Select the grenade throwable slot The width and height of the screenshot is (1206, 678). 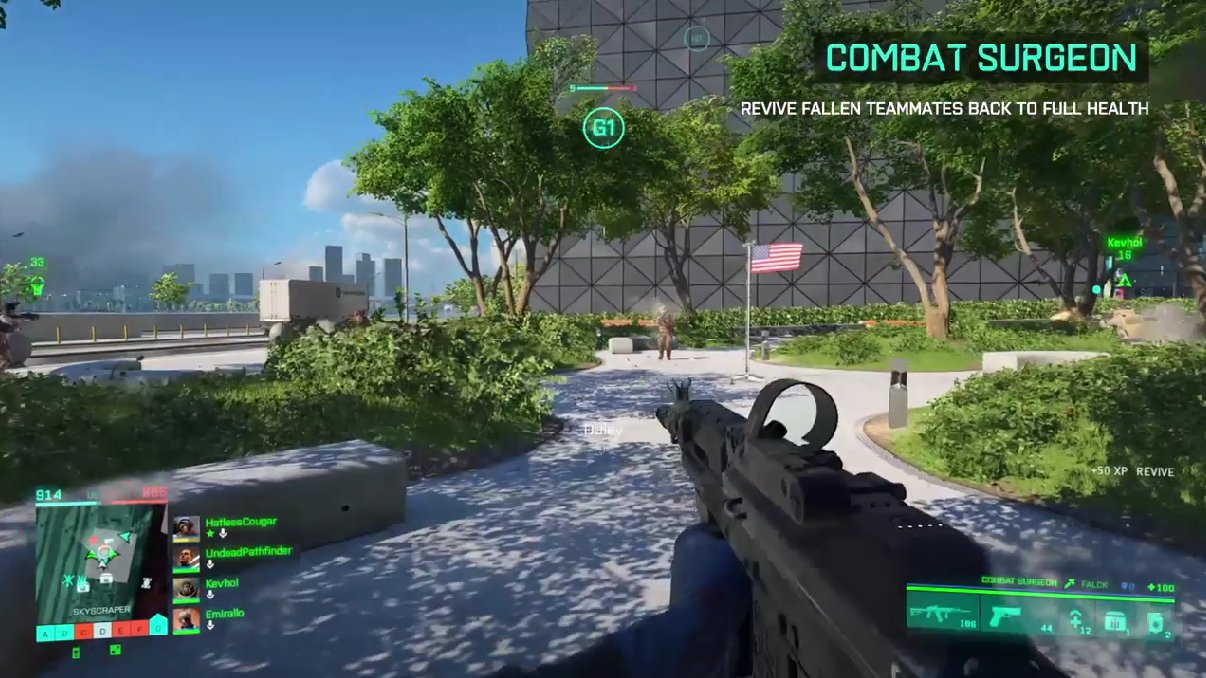click(x=1157, y=620)
